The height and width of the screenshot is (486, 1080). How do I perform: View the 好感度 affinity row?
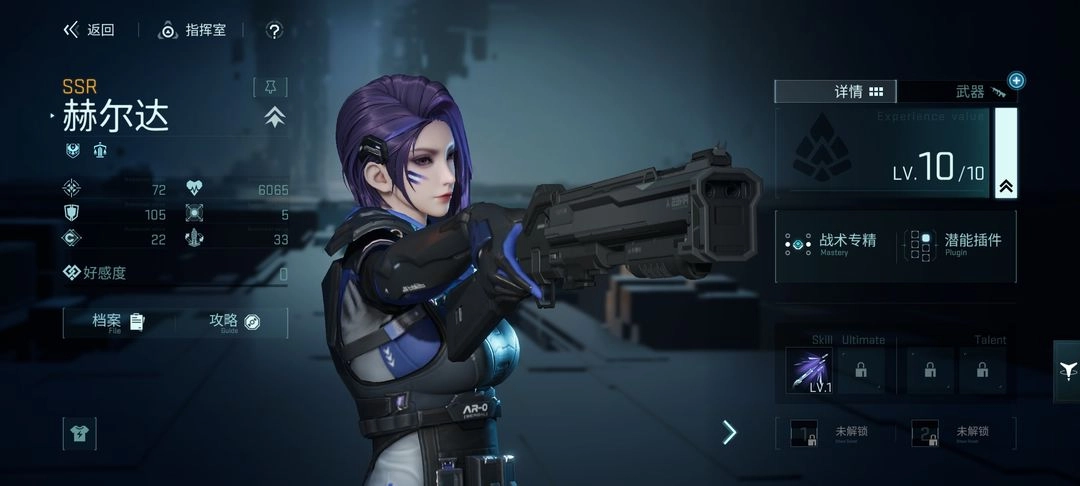click(175, 273)
